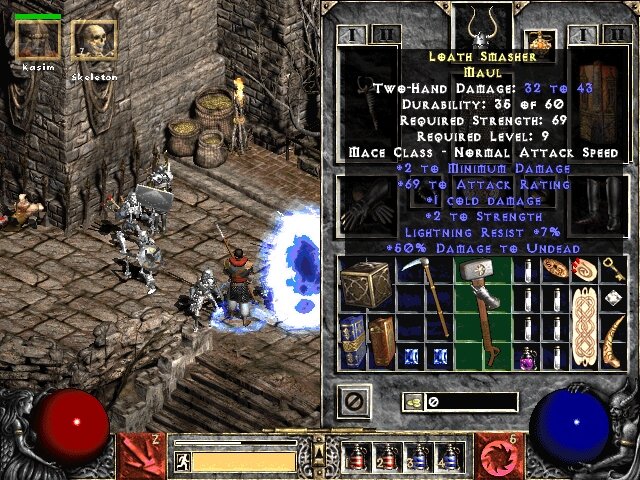Select the tall knotwork charm
This screenshot has width=640, height=480.
tap(586, 327)
